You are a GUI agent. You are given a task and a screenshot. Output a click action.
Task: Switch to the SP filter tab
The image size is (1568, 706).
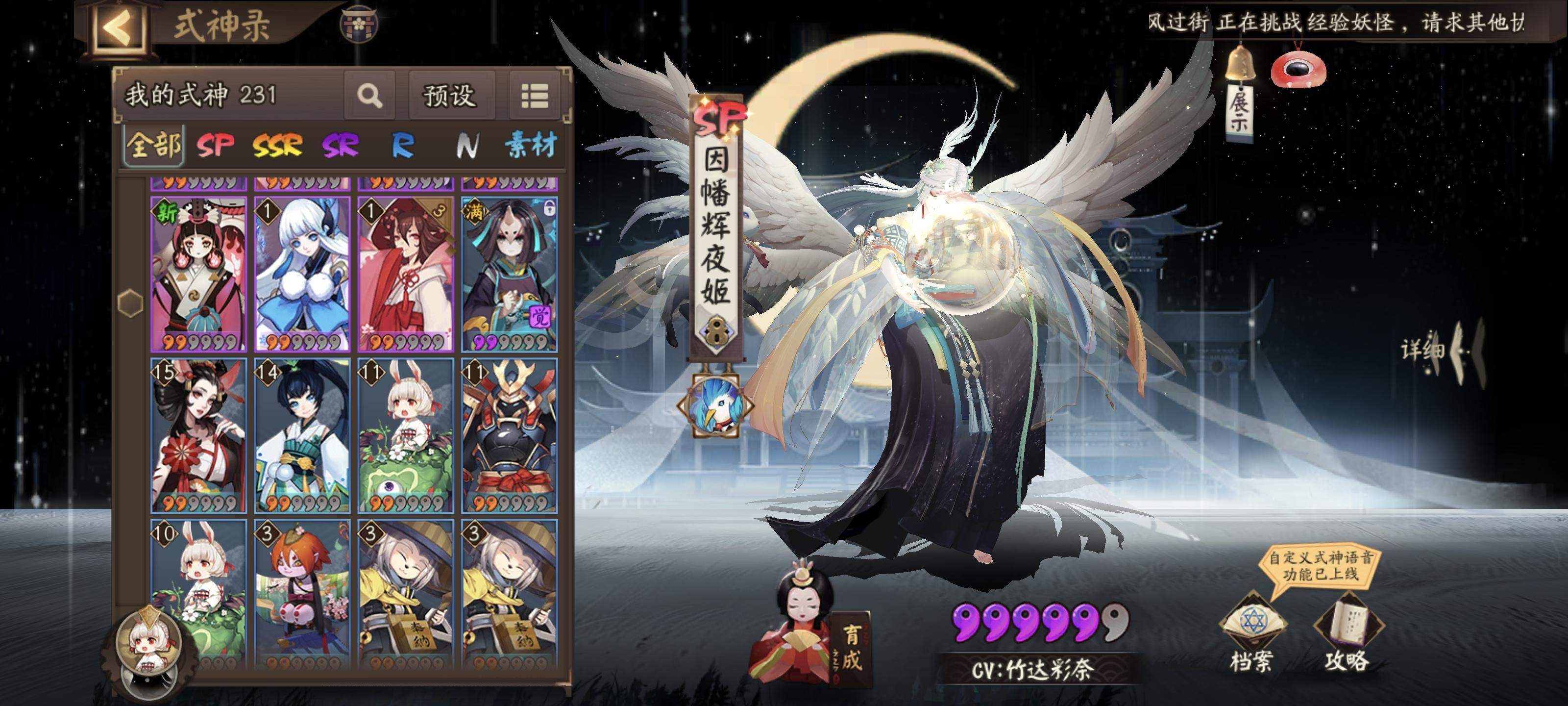point(213,144)
